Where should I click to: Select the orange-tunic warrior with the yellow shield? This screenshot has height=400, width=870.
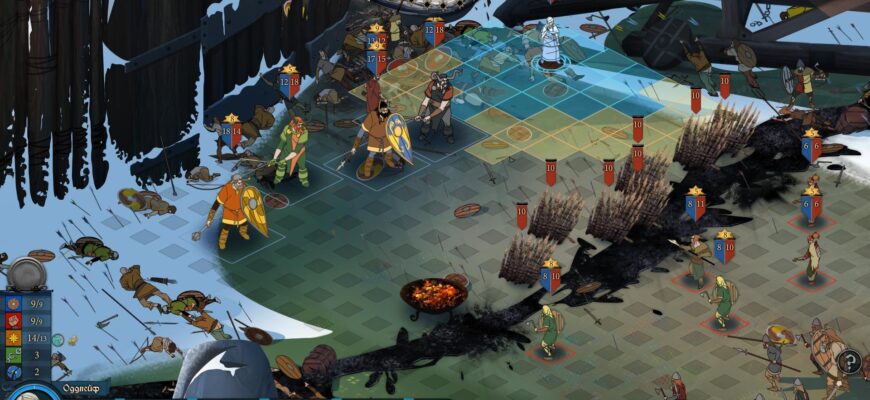coord(234,211)
